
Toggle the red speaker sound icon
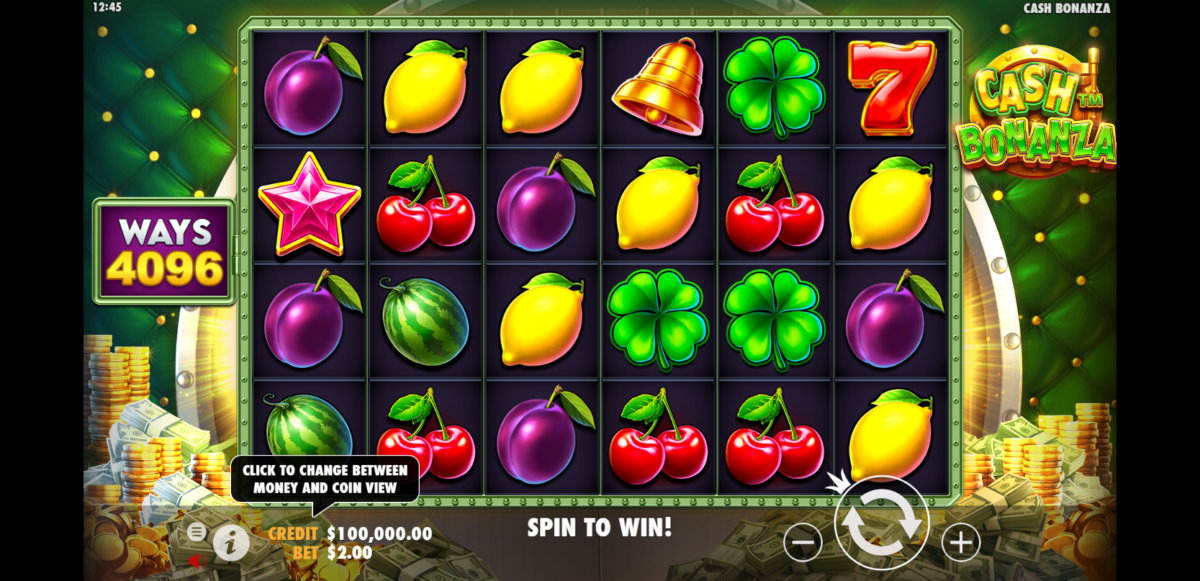pos(197,561)
